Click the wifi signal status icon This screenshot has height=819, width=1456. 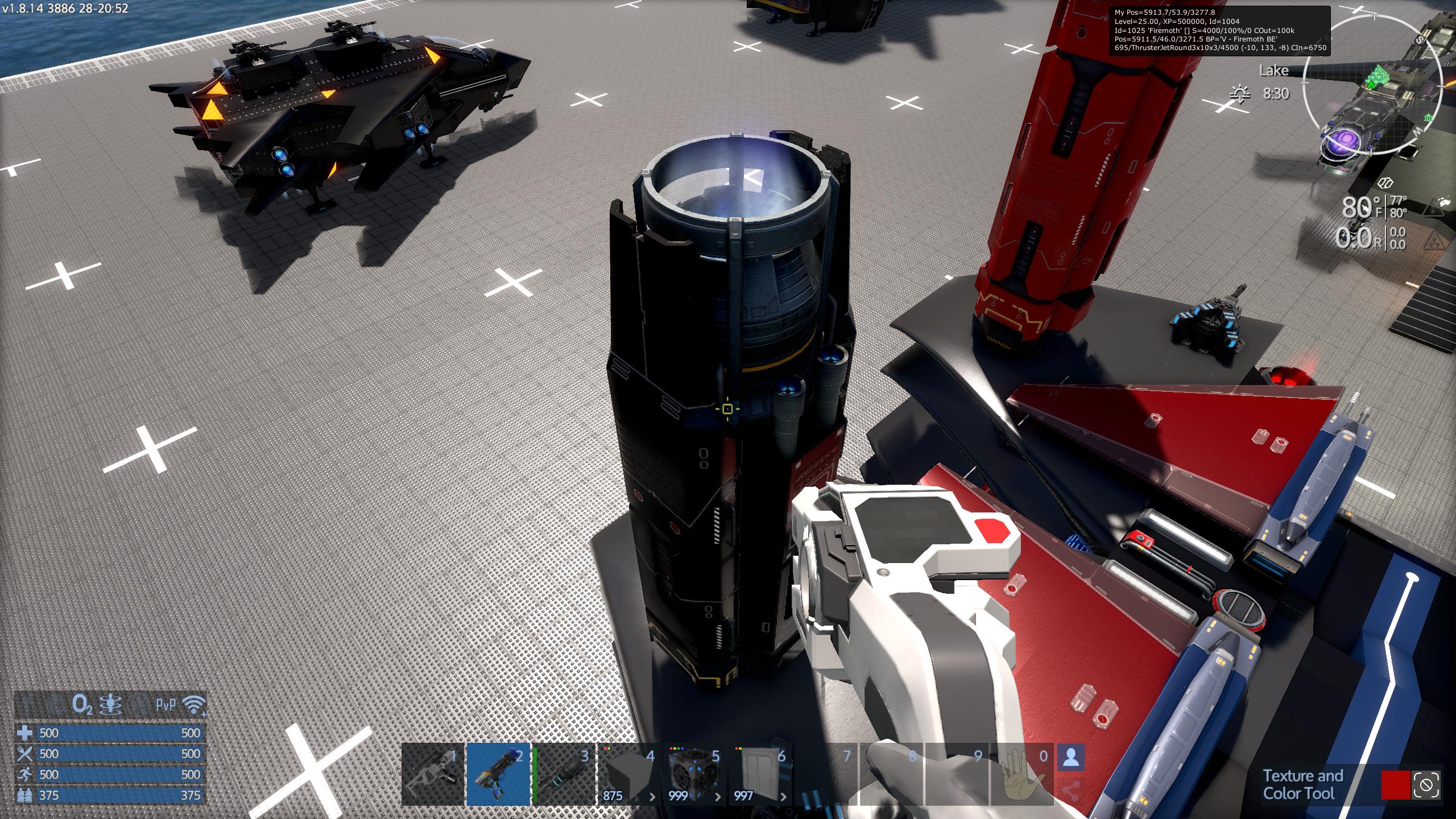tap(194, 705)
